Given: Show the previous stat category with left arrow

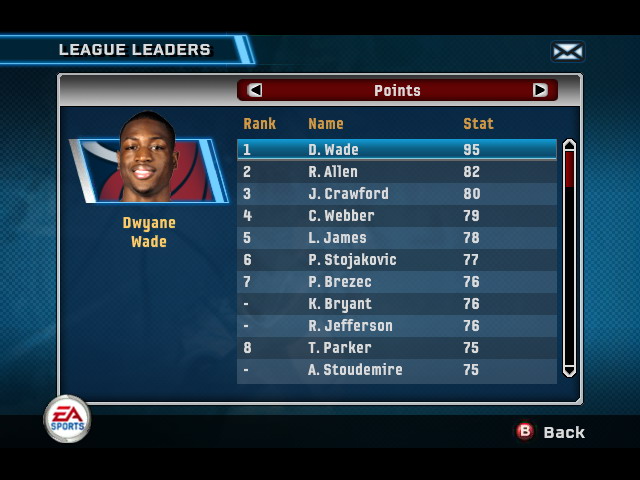Looking at the screenshot, I should tap(255, 90).
